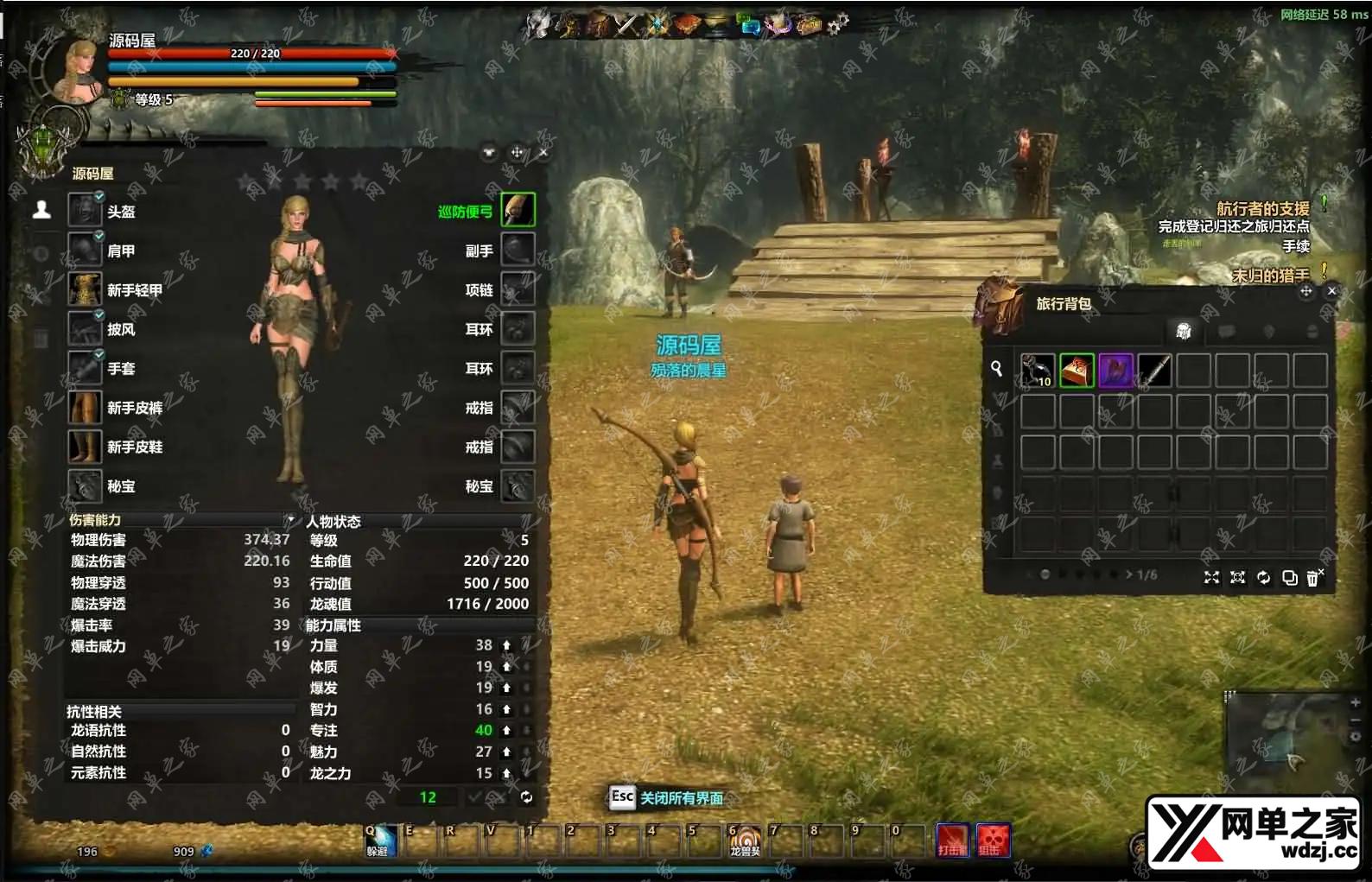
Task: Select the novice light armor slot
Action: [x=86, y=289]
